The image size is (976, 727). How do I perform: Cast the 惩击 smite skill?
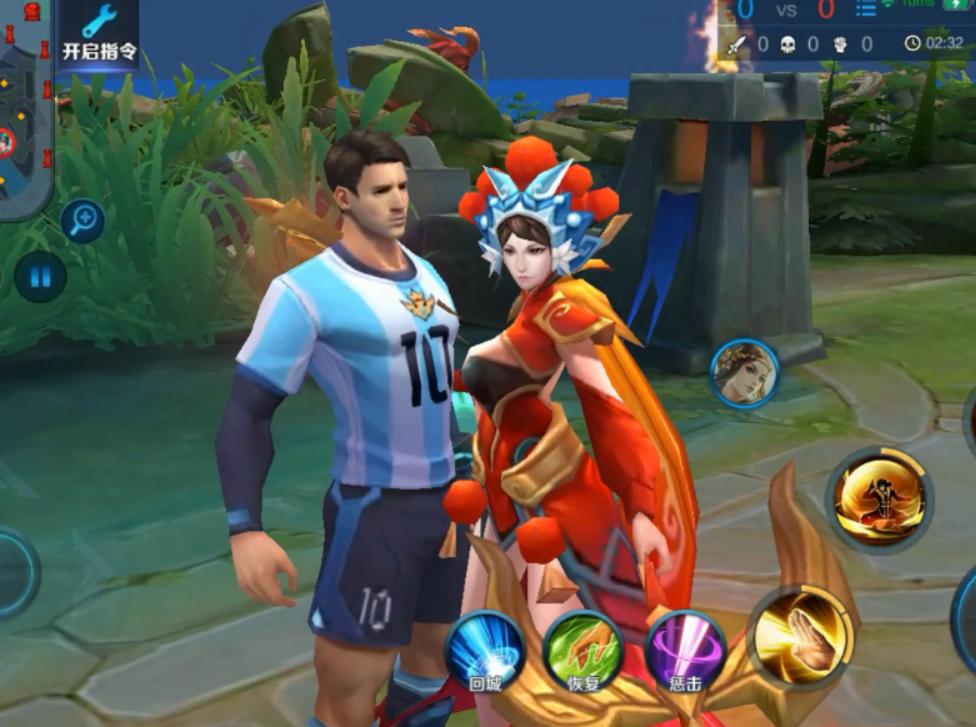(685, 650)
